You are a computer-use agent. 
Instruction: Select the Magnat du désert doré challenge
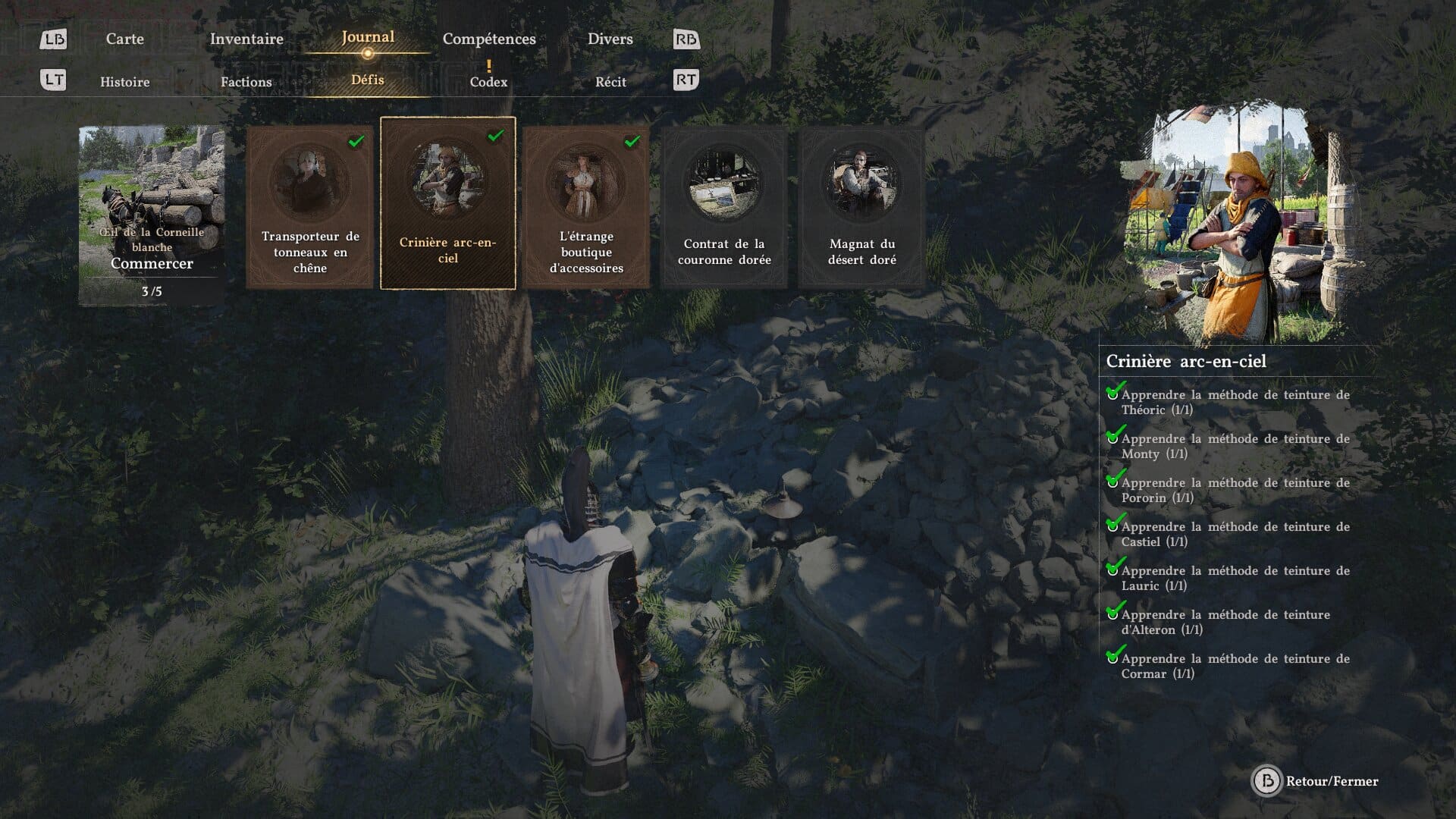pyautogui.click(x=861, y=206)
